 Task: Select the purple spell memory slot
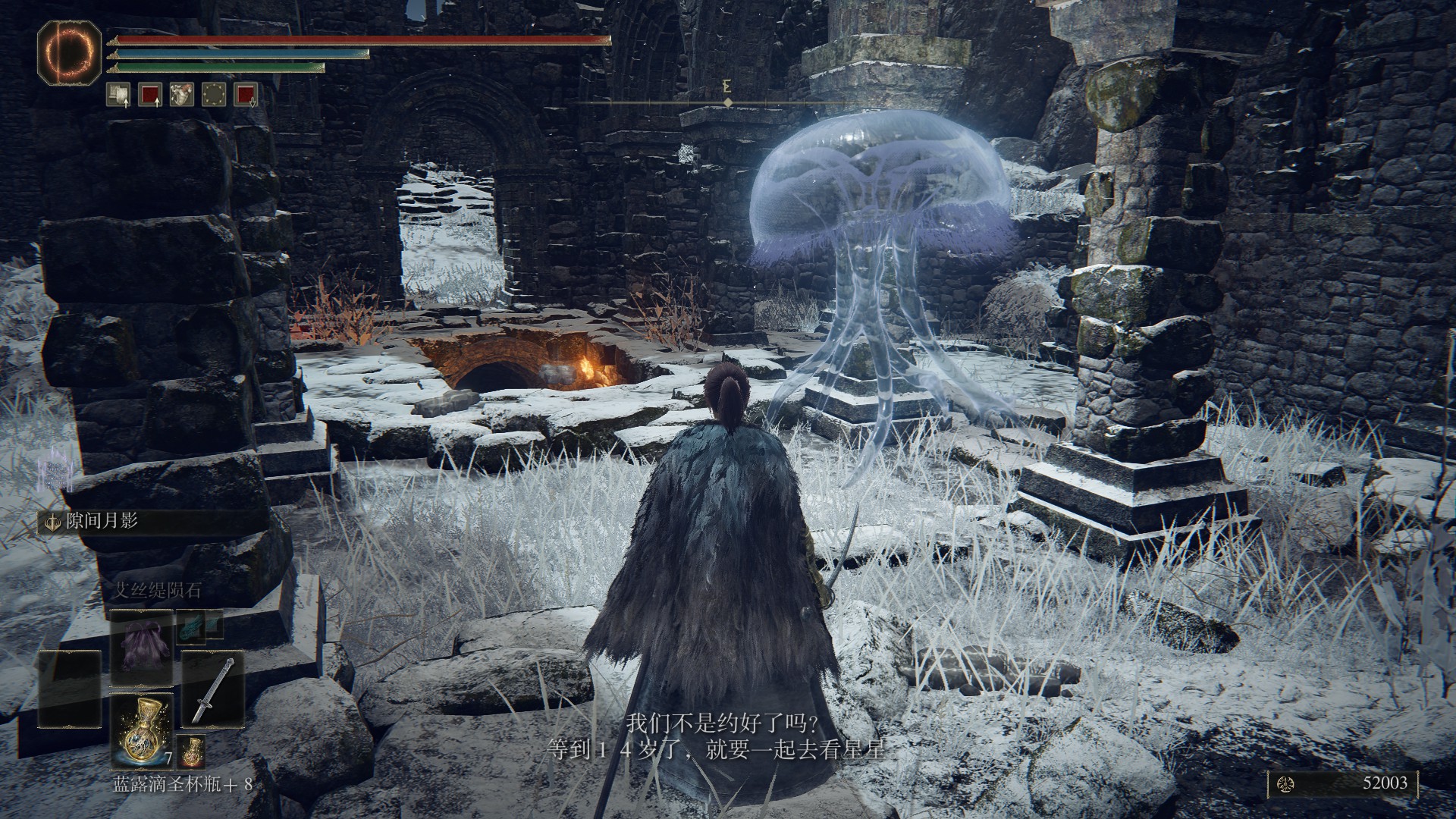(142, 649)
